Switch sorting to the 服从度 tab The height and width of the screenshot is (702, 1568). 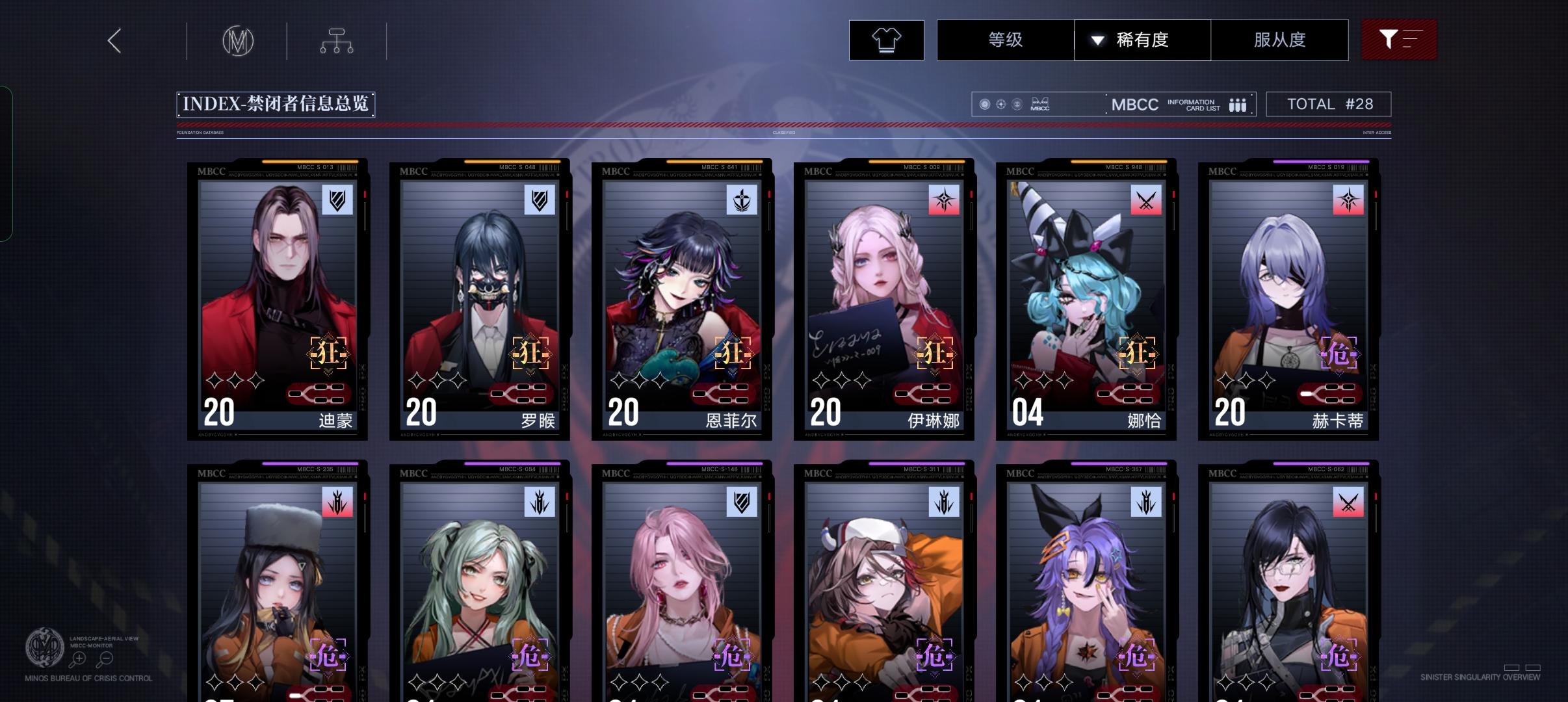(1279, 40)
